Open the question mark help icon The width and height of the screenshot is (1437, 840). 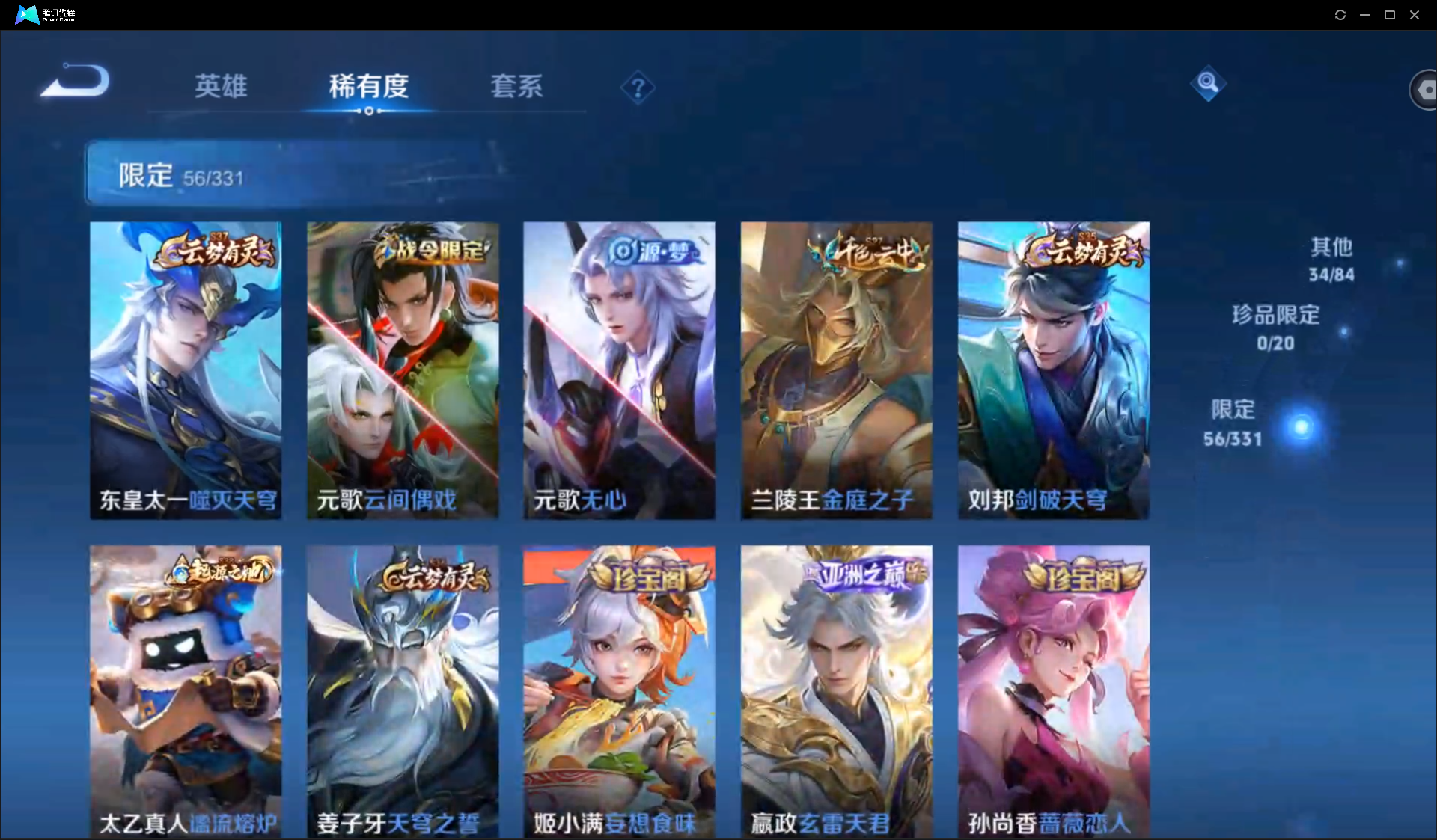tap(638, 88)
